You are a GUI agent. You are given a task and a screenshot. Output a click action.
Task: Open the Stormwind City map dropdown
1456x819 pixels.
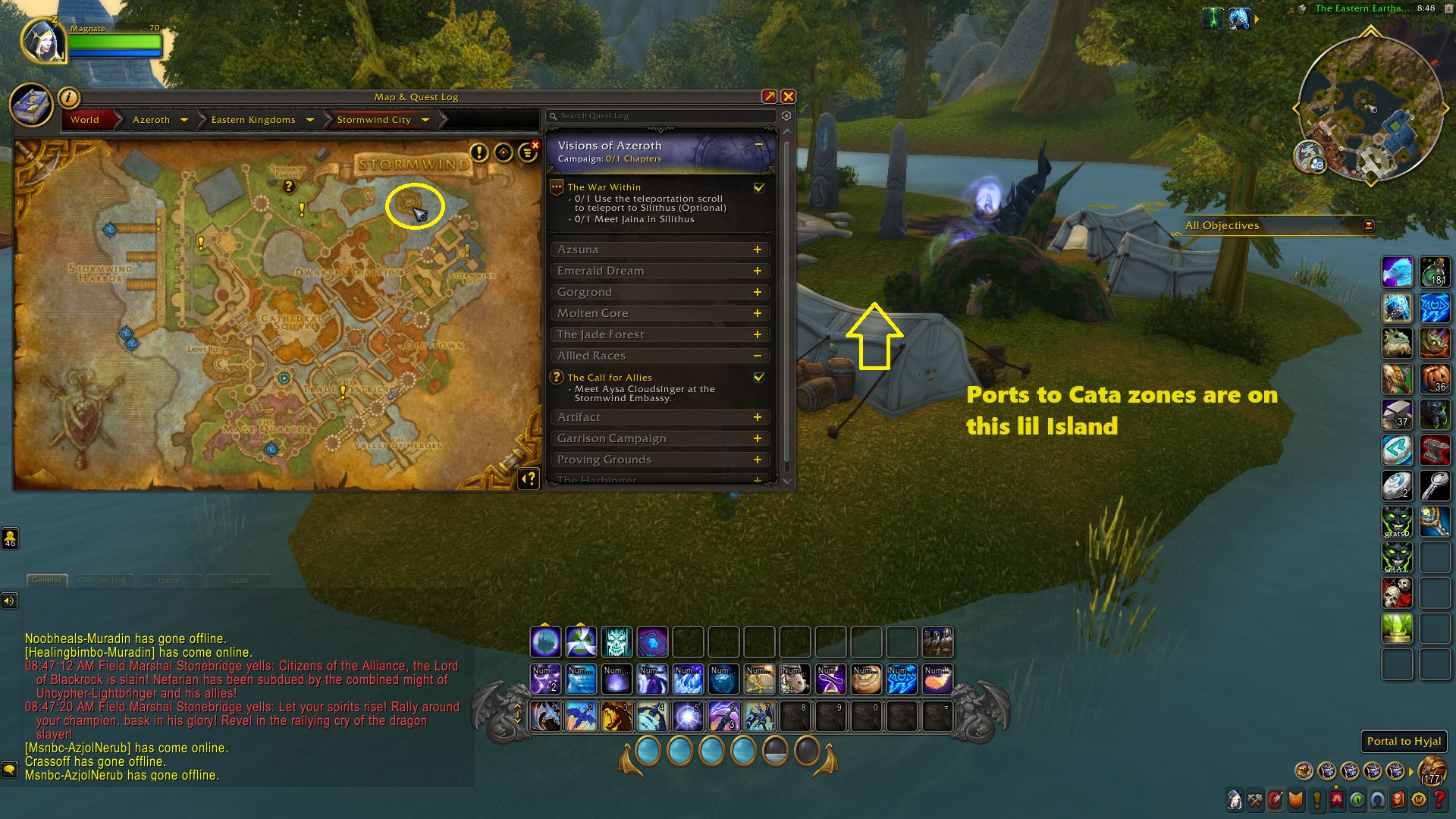(425, 120)
